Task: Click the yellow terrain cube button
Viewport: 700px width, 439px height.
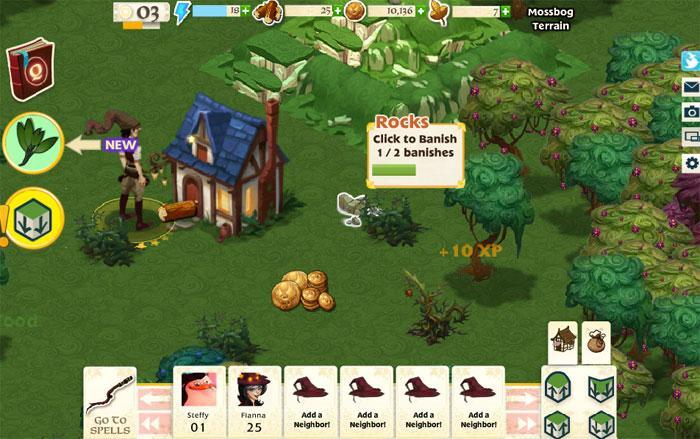Action: [x=35, y=216]
